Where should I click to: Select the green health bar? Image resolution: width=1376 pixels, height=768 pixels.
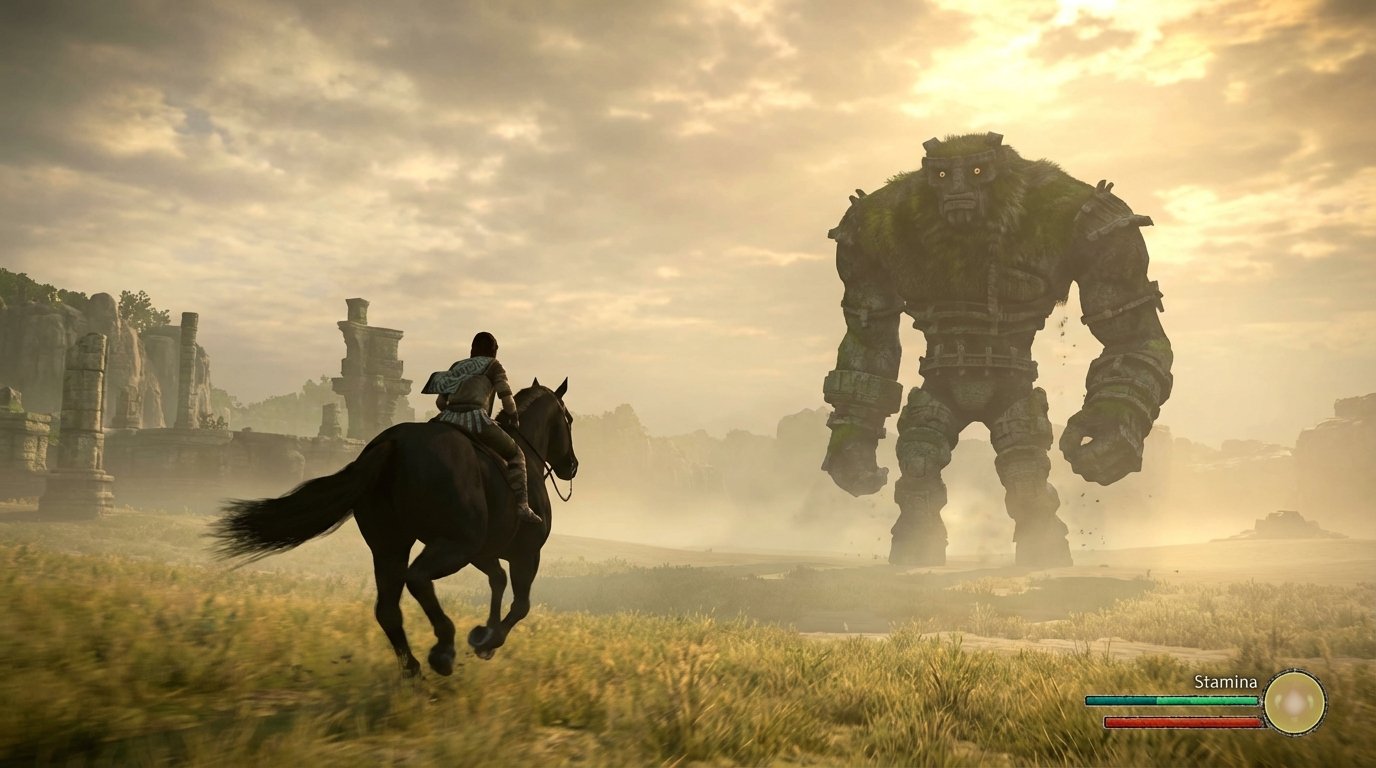pyautogui.click(x=1170, y=700)
